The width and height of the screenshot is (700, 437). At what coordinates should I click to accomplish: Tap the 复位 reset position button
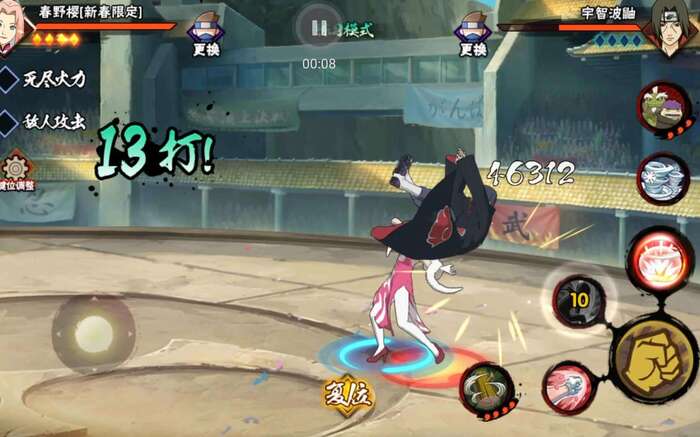pos(348,394)
